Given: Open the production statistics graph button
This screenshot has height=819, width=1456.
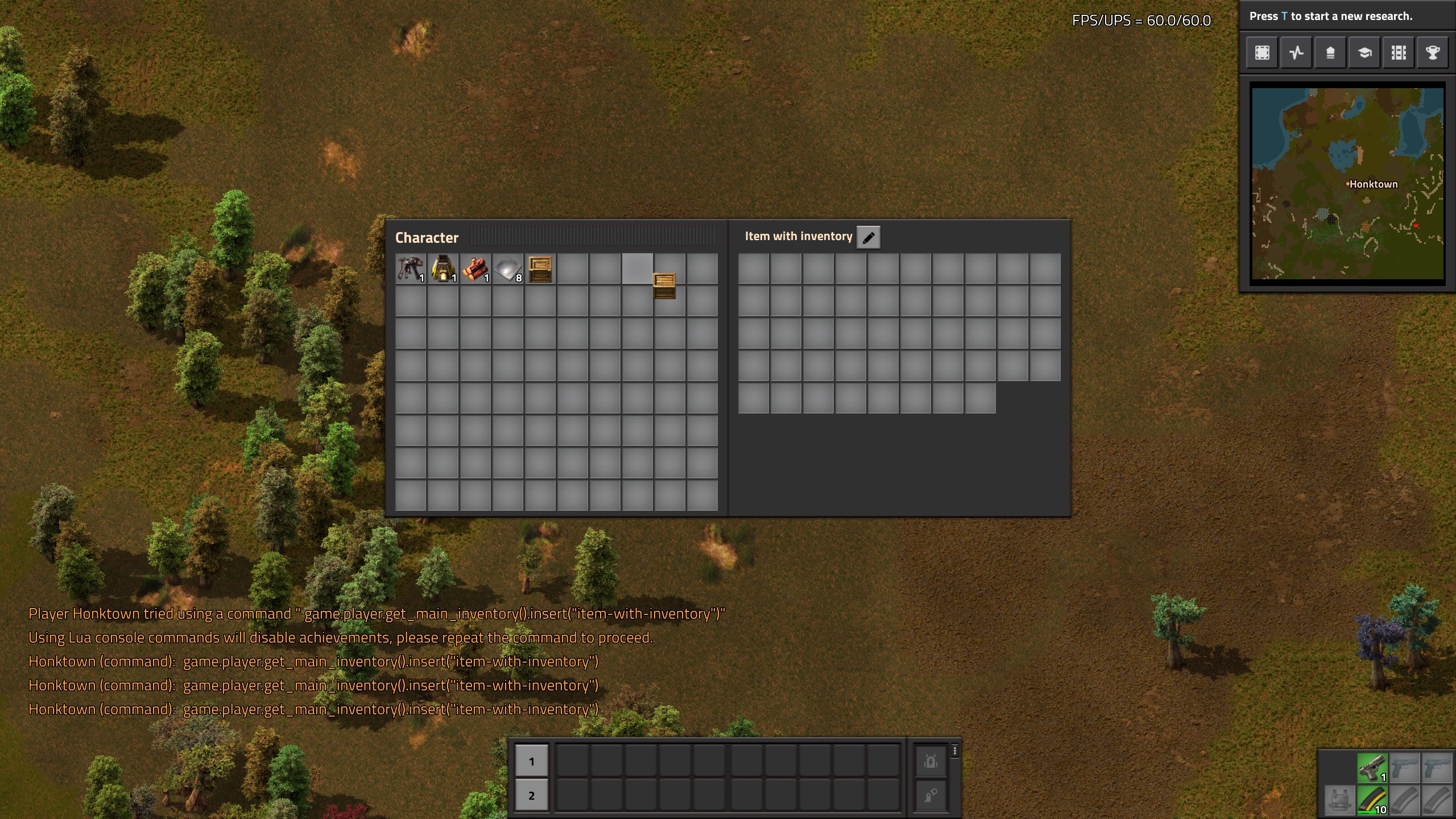Looking at the screenshot, I should point(1296,53).
